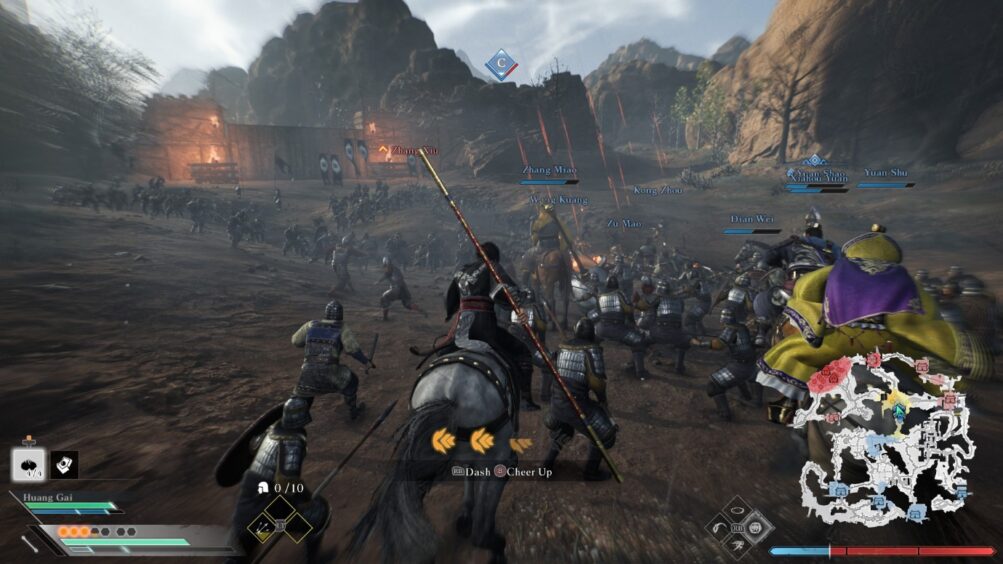Click the base C objective marker
This screenshot has width=1003, height=564.
click(500, 65)
